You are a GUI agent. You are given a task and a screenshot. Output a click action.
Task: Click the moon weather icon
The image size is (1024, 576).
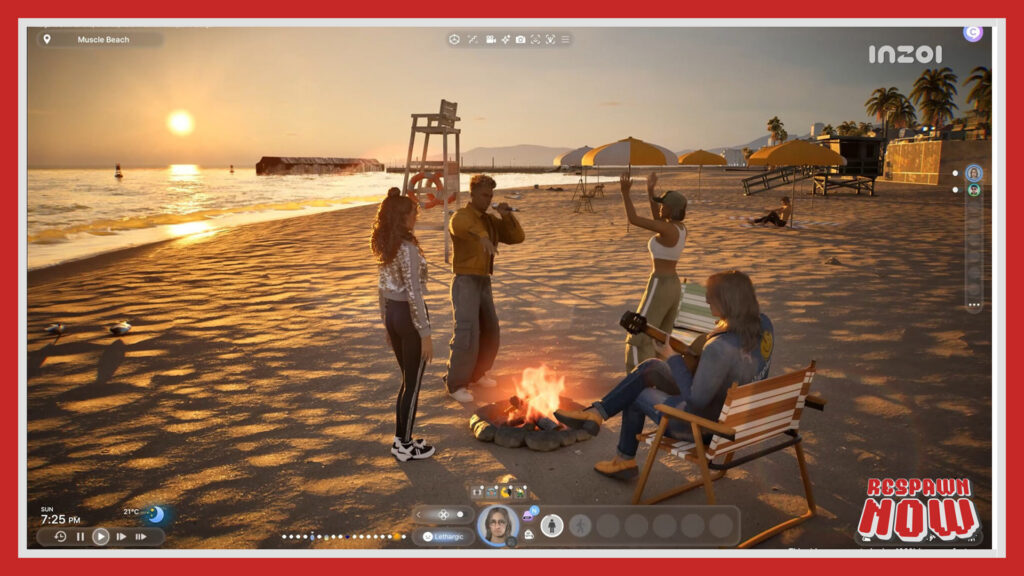click(x=156, y=514)
